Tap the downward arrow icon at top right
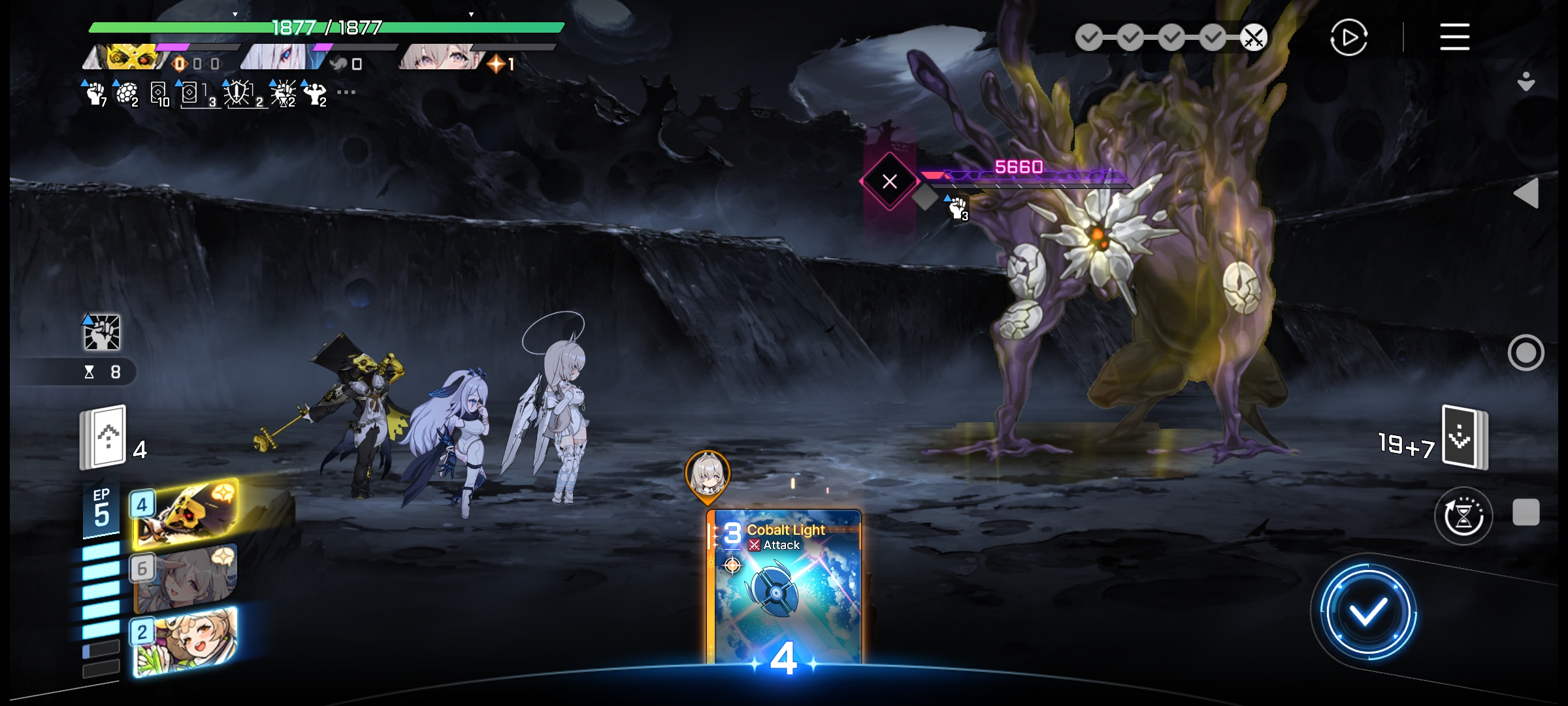The width and height of the screenshot is (1568, 706). 1526,82
